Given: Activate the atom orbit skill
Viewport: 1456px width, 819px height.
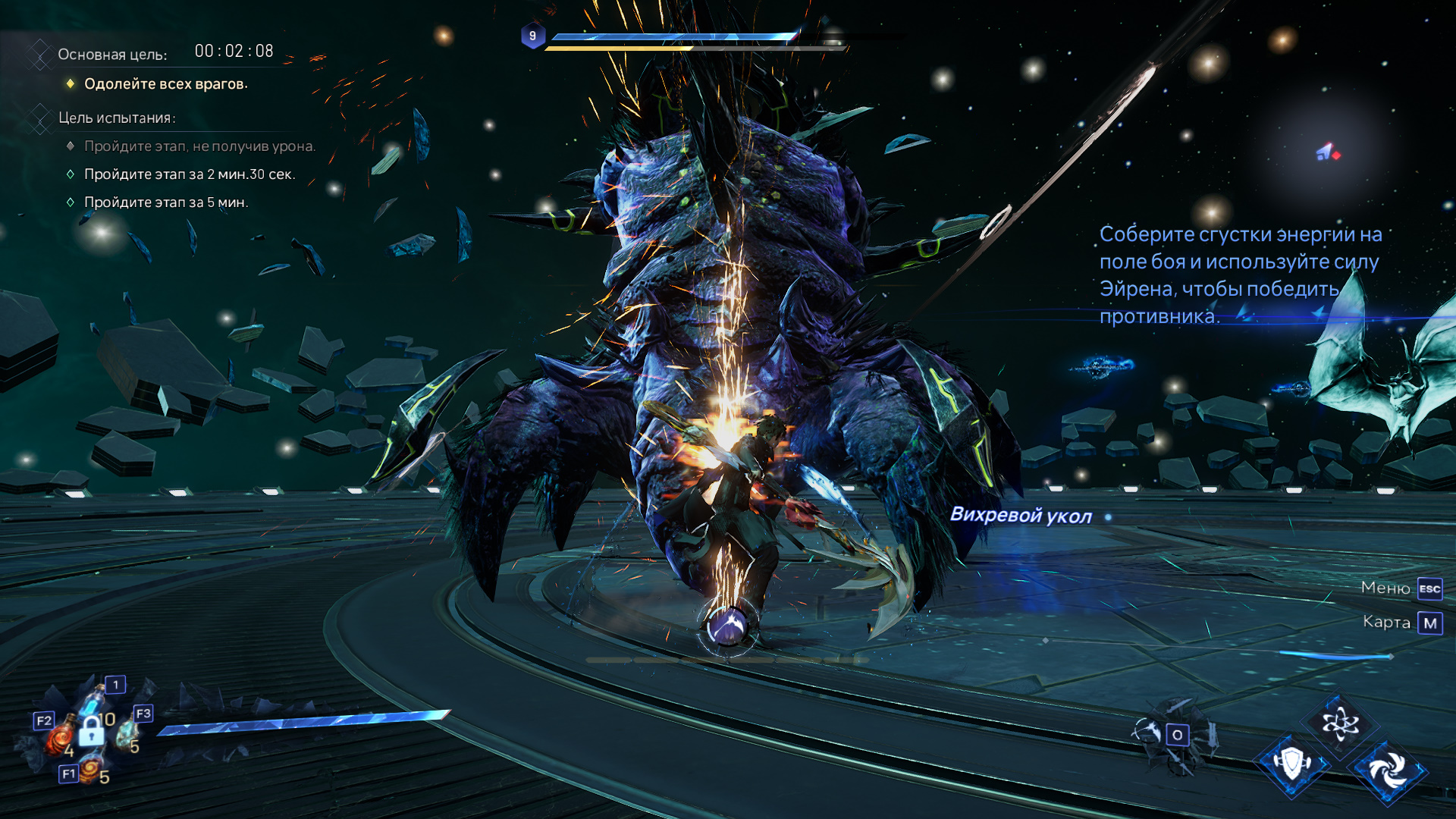Looking at the screenshot, I should point(1339,723).
